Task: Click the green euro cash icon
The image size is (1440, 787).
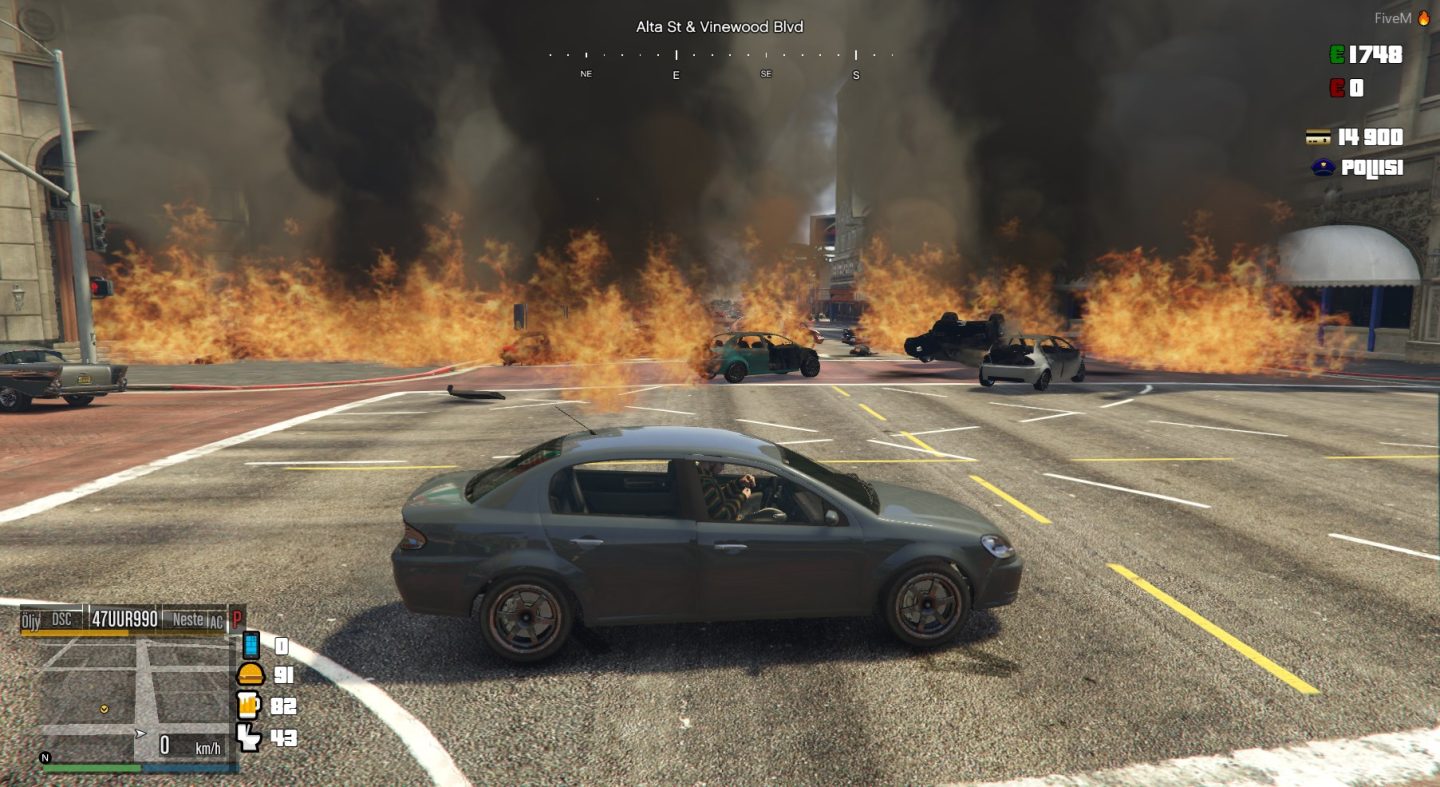Action: 1335,54
